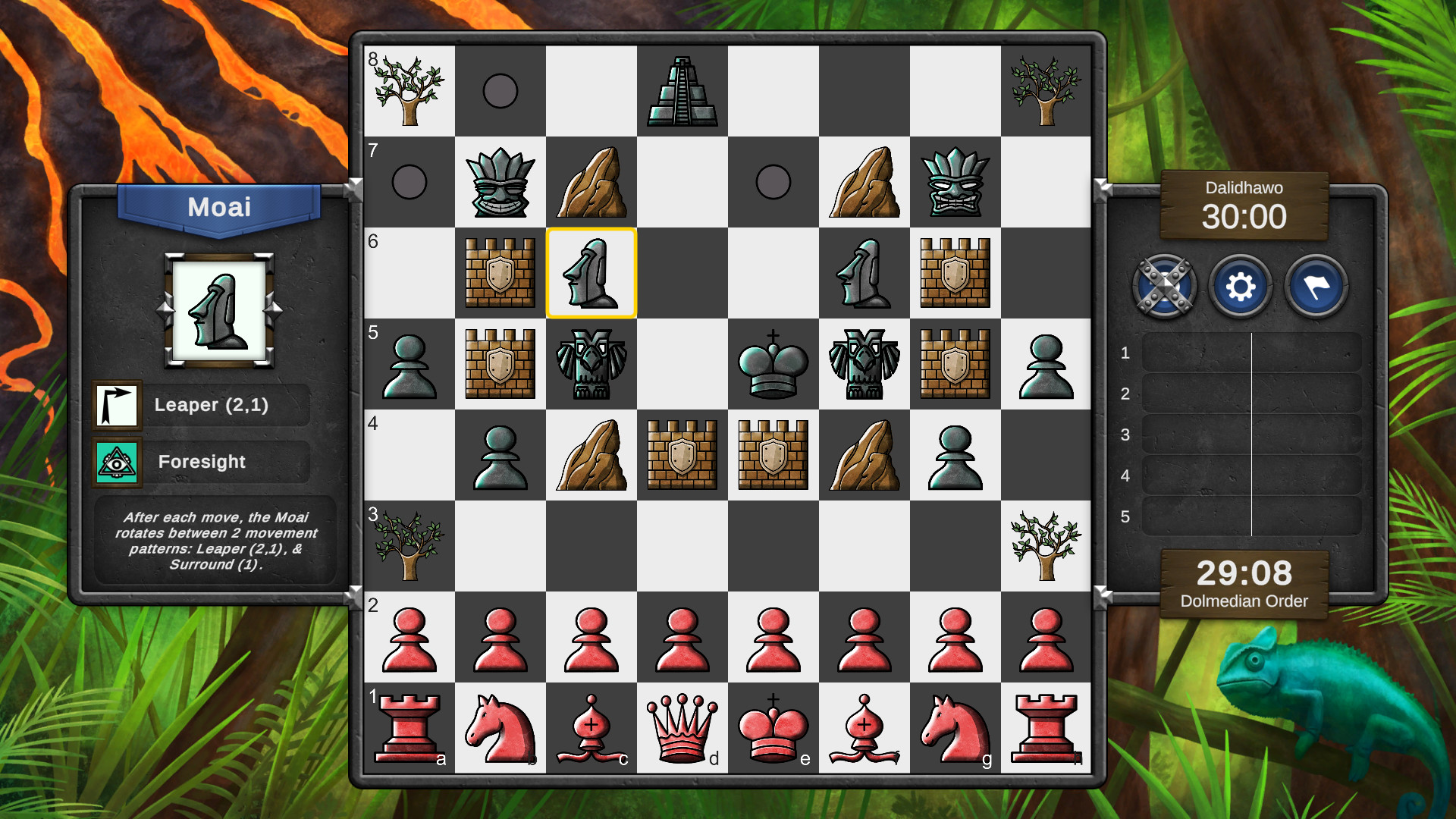Click the Dalidhawo name plate

1244,187
